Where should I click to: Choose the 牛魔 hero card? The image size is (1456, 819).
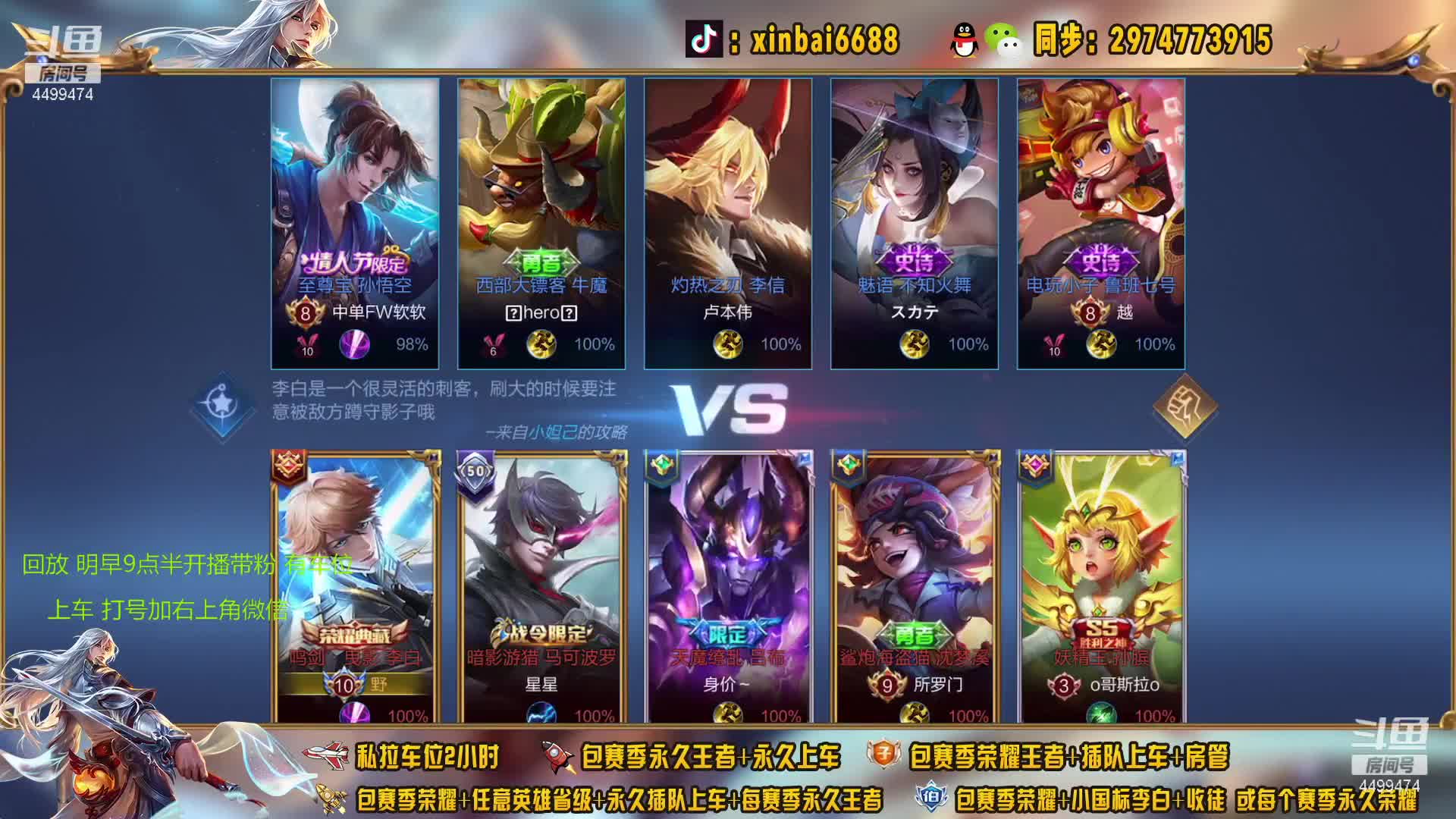tap(541, 224)
